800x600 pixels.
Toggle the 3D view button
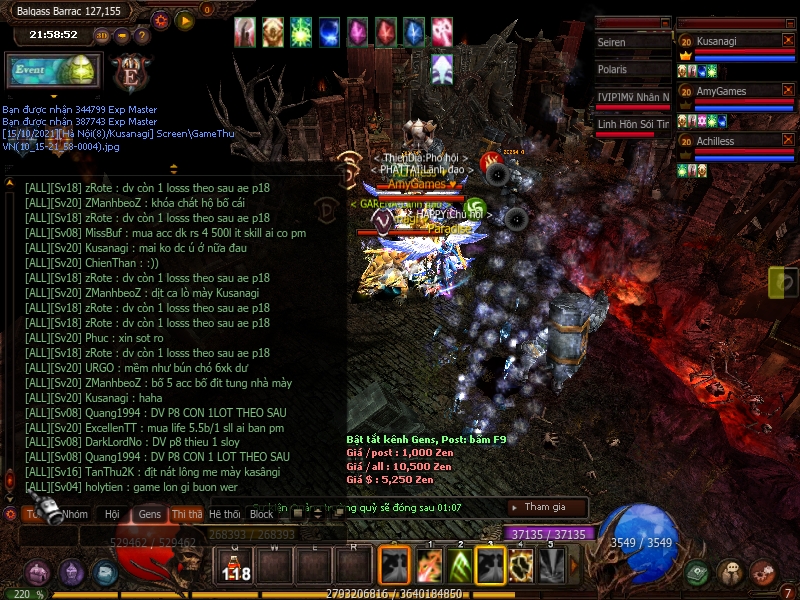[102, 35]
